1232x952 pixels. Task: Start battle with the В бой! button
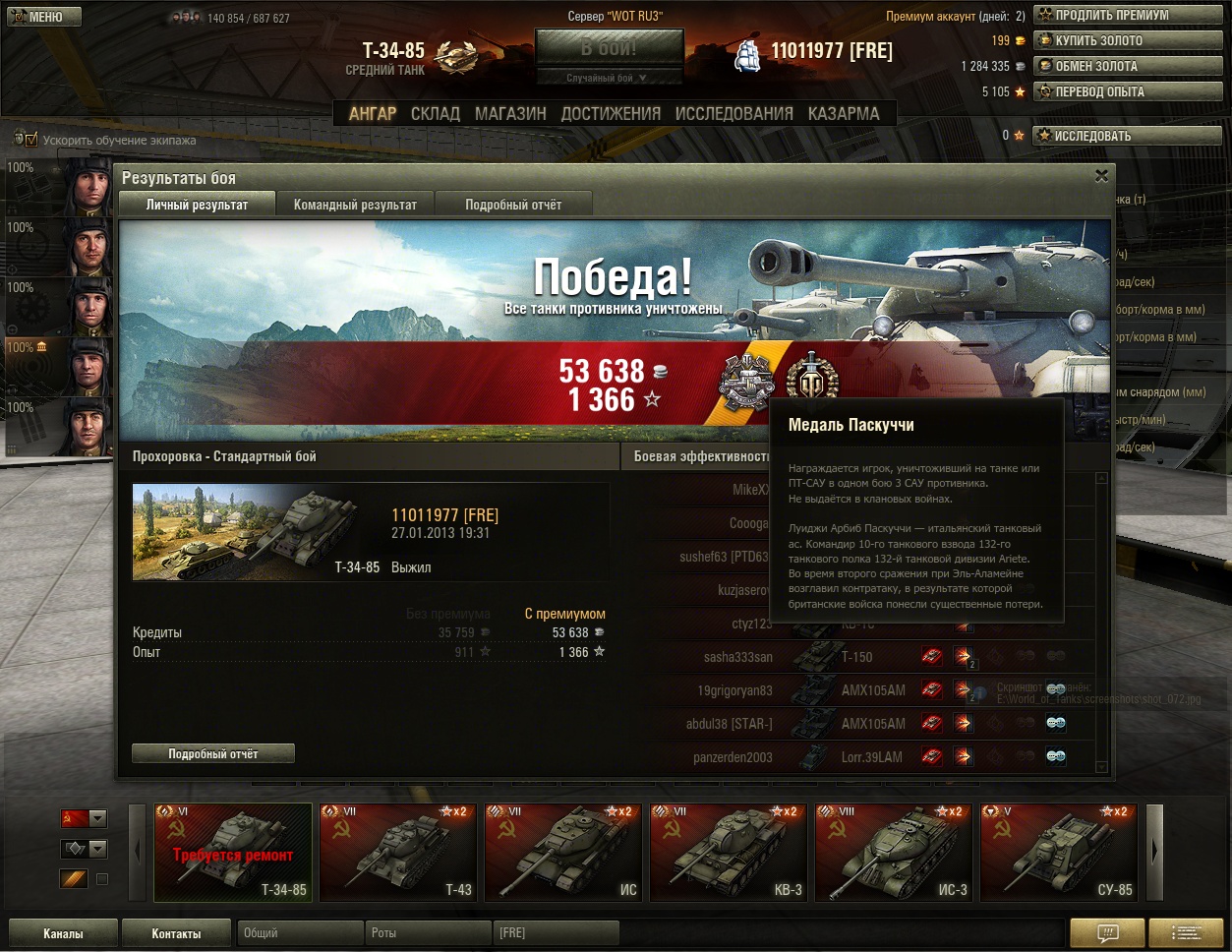pyautogui.click(x=609, y=48)
